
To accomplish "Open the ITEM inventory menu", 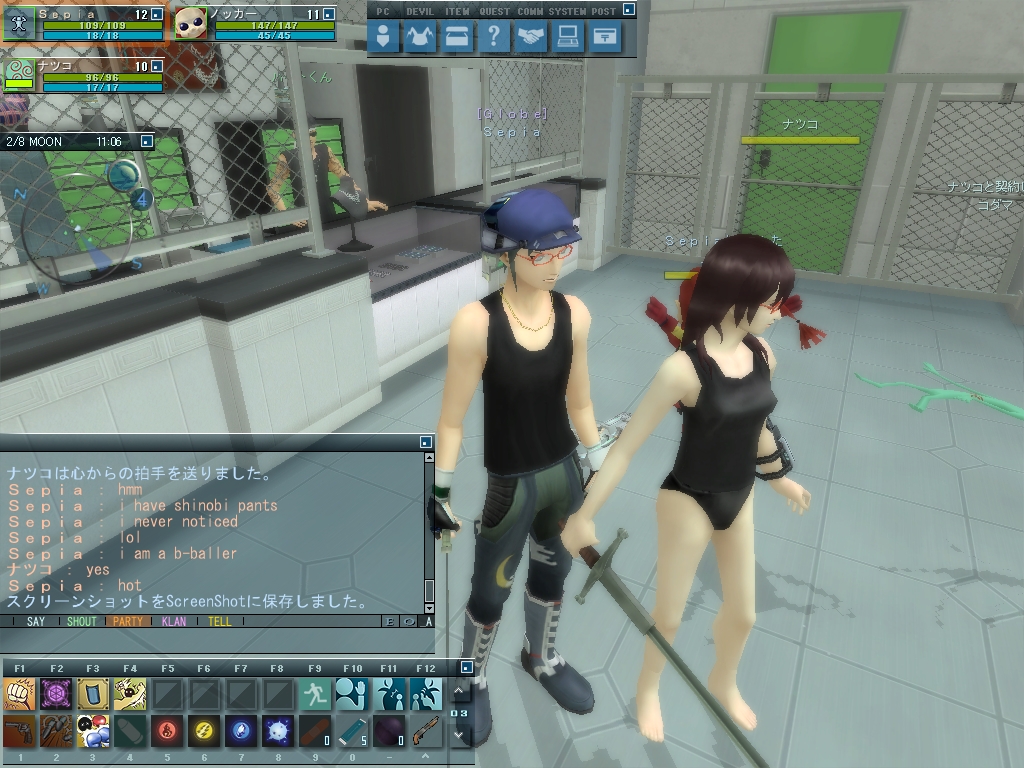I will point(457,38).
